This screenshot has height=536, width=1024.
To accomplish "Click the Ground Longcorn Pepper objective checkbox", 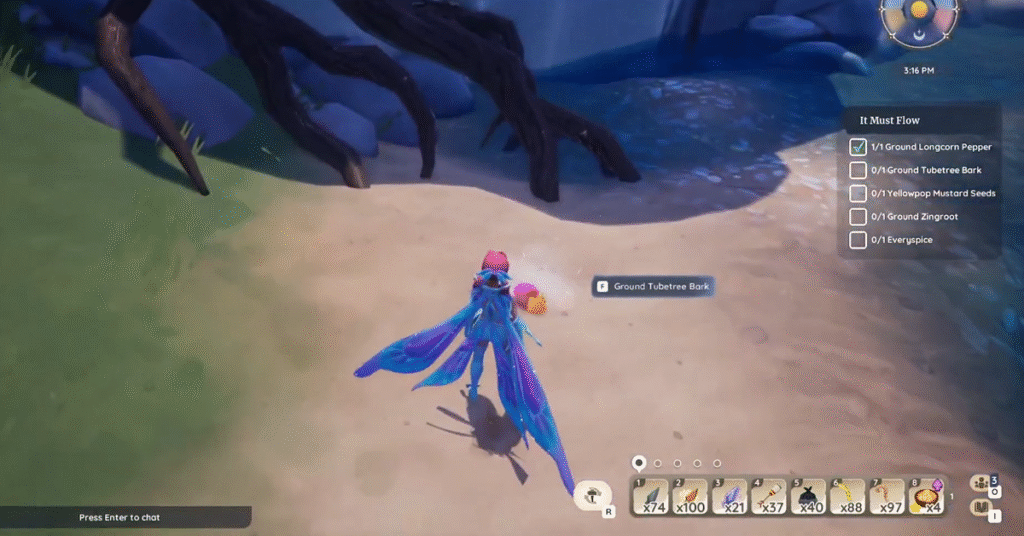I will [x=857, y=147].
